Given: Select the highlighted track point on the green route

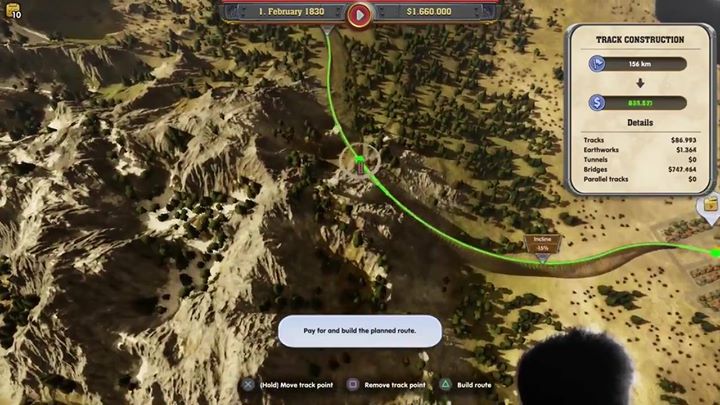Looking at the screenshot, I should (360, 162).
